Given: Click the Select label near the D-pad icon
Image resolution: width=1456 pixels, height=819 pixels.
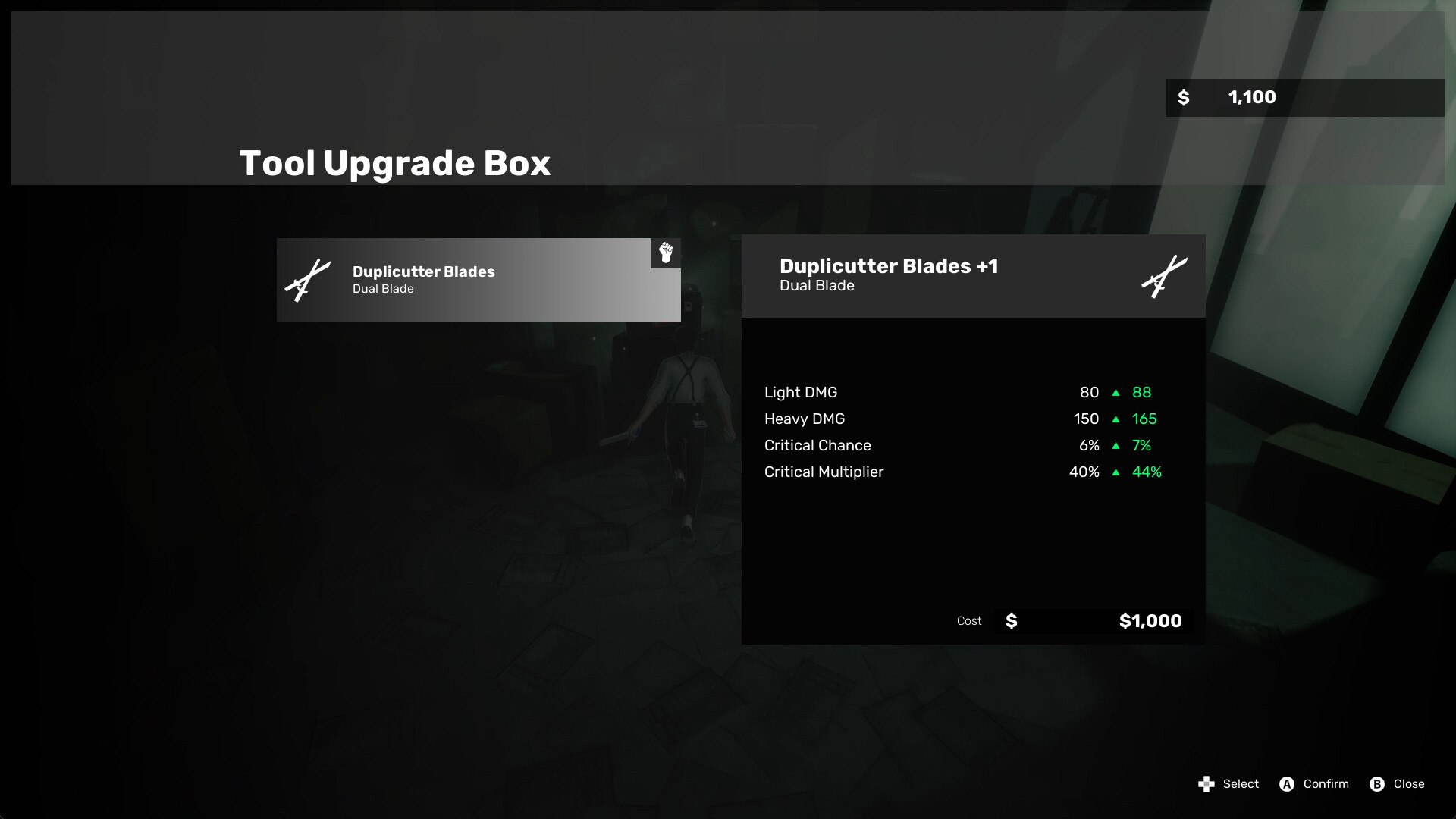Looking at the screenshot, I should point(1241,784).
